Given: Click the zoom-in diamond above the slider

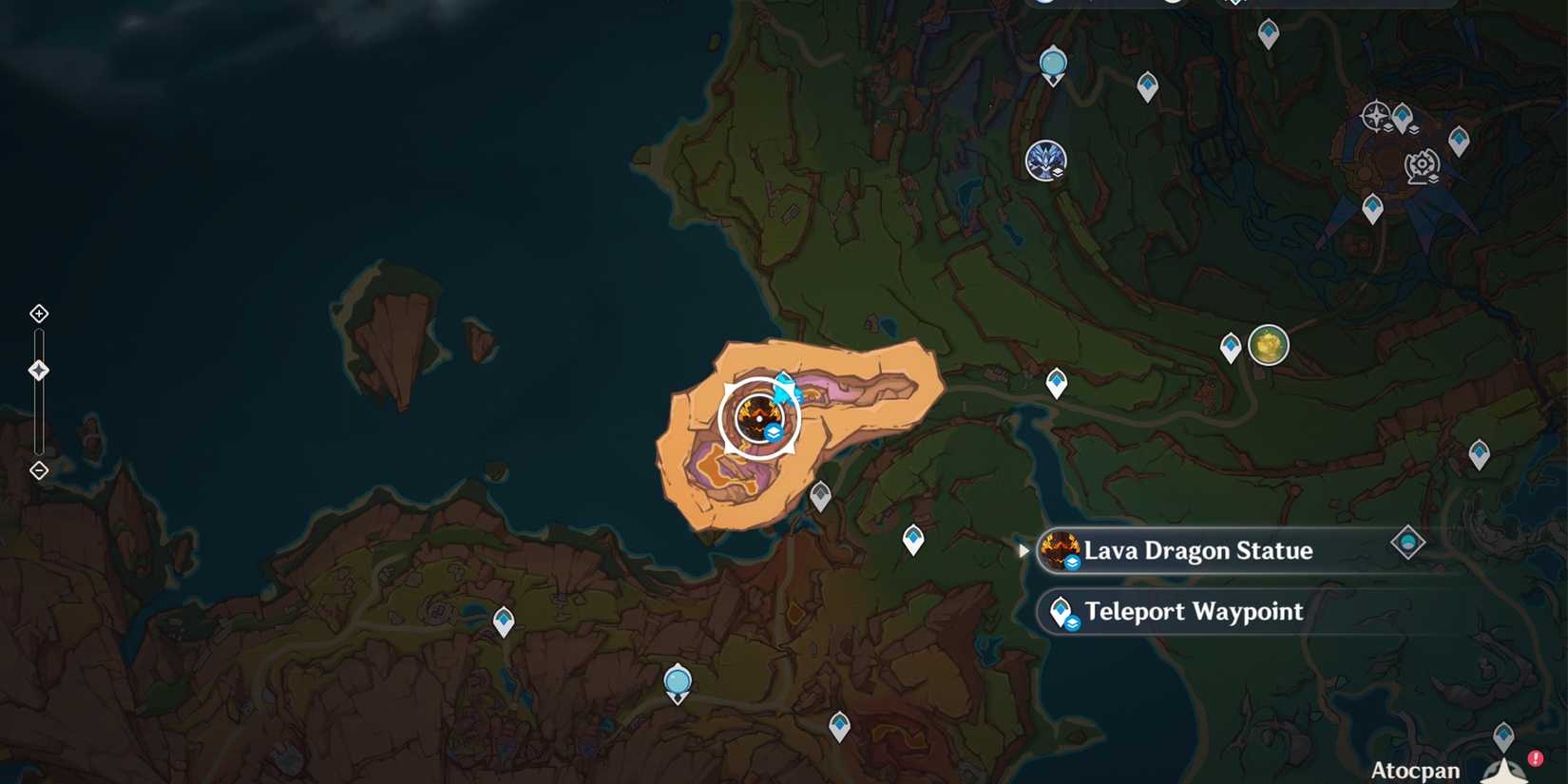Looking at the screenshot, I should (38, 314).
